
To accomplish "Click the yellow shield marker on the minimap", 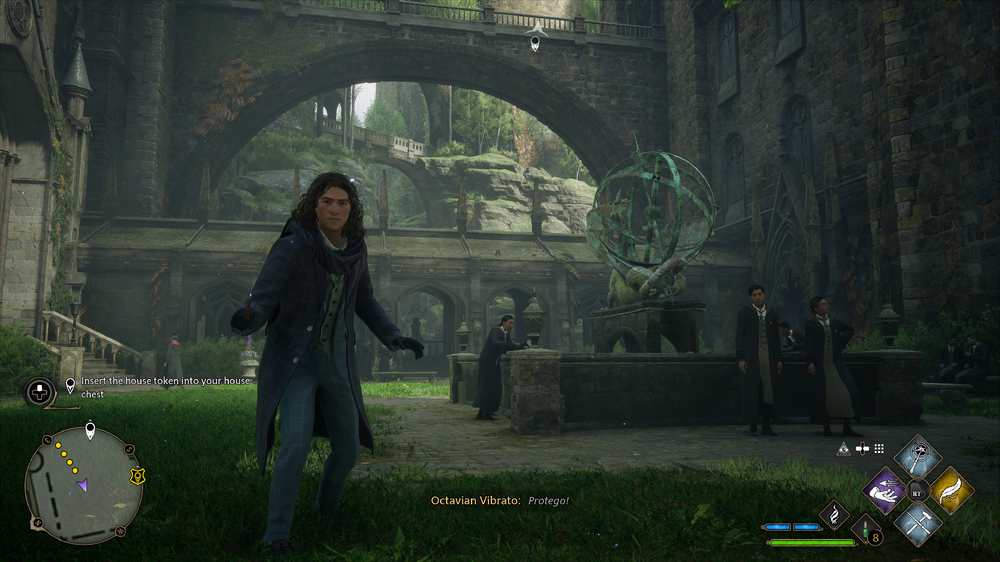I will click(136, 477).
